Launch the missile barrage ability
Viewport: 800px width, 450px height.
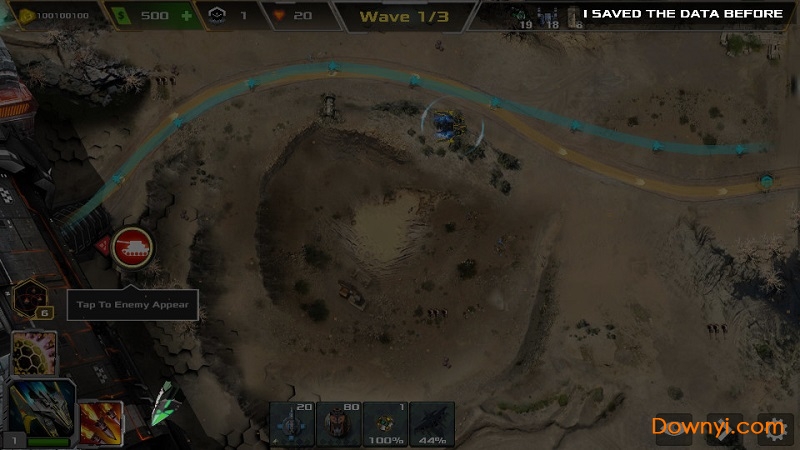click(100, 422)
